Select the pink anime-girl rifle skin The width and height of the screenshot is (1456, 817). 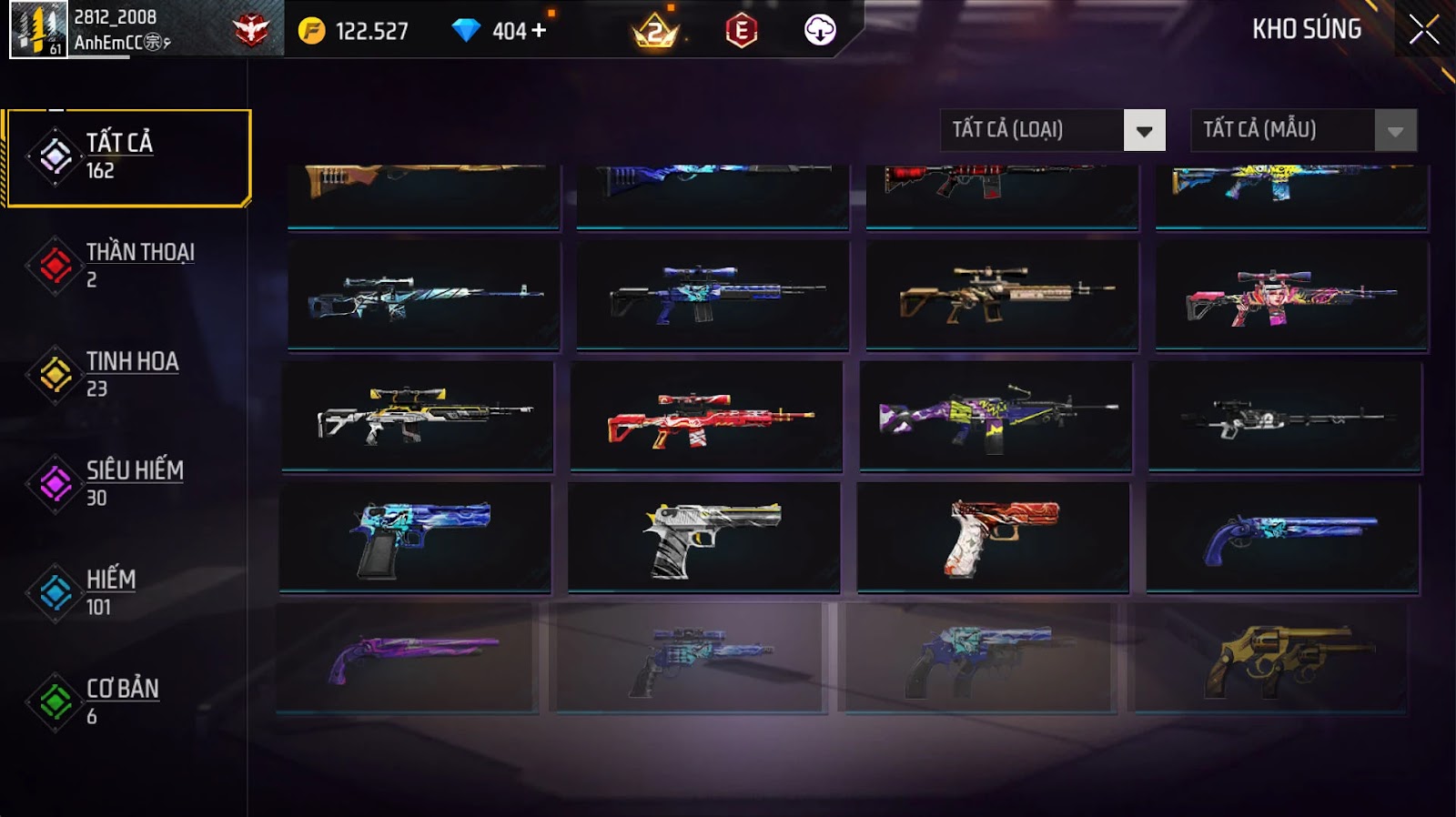pos(1290,297)
